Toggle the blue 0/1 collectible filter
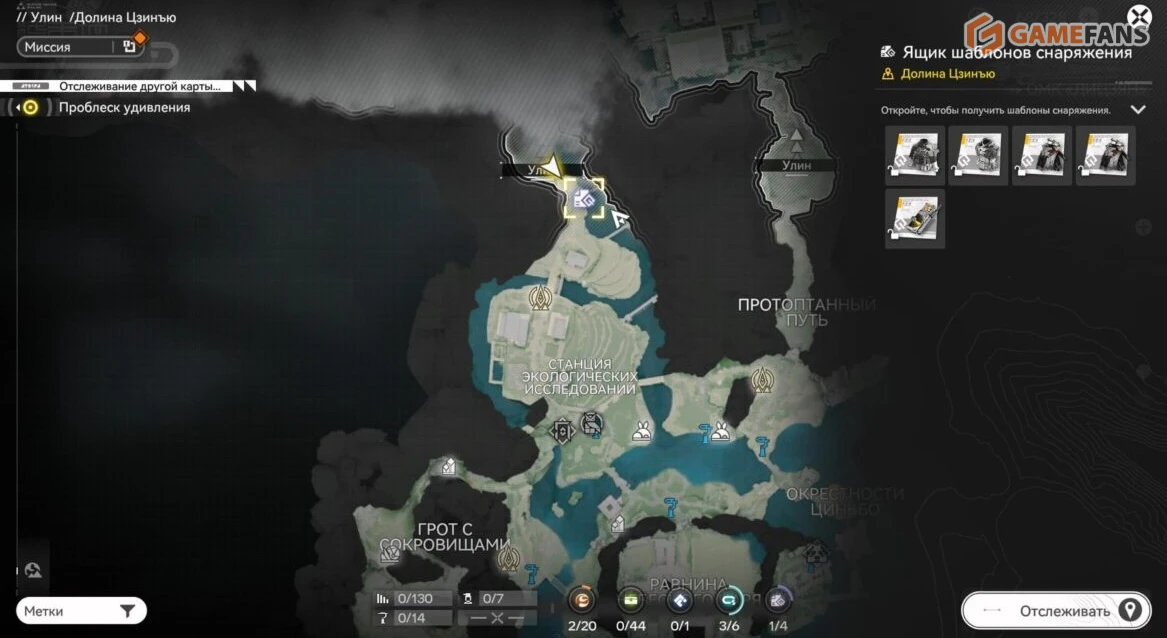 click(680, 600)
